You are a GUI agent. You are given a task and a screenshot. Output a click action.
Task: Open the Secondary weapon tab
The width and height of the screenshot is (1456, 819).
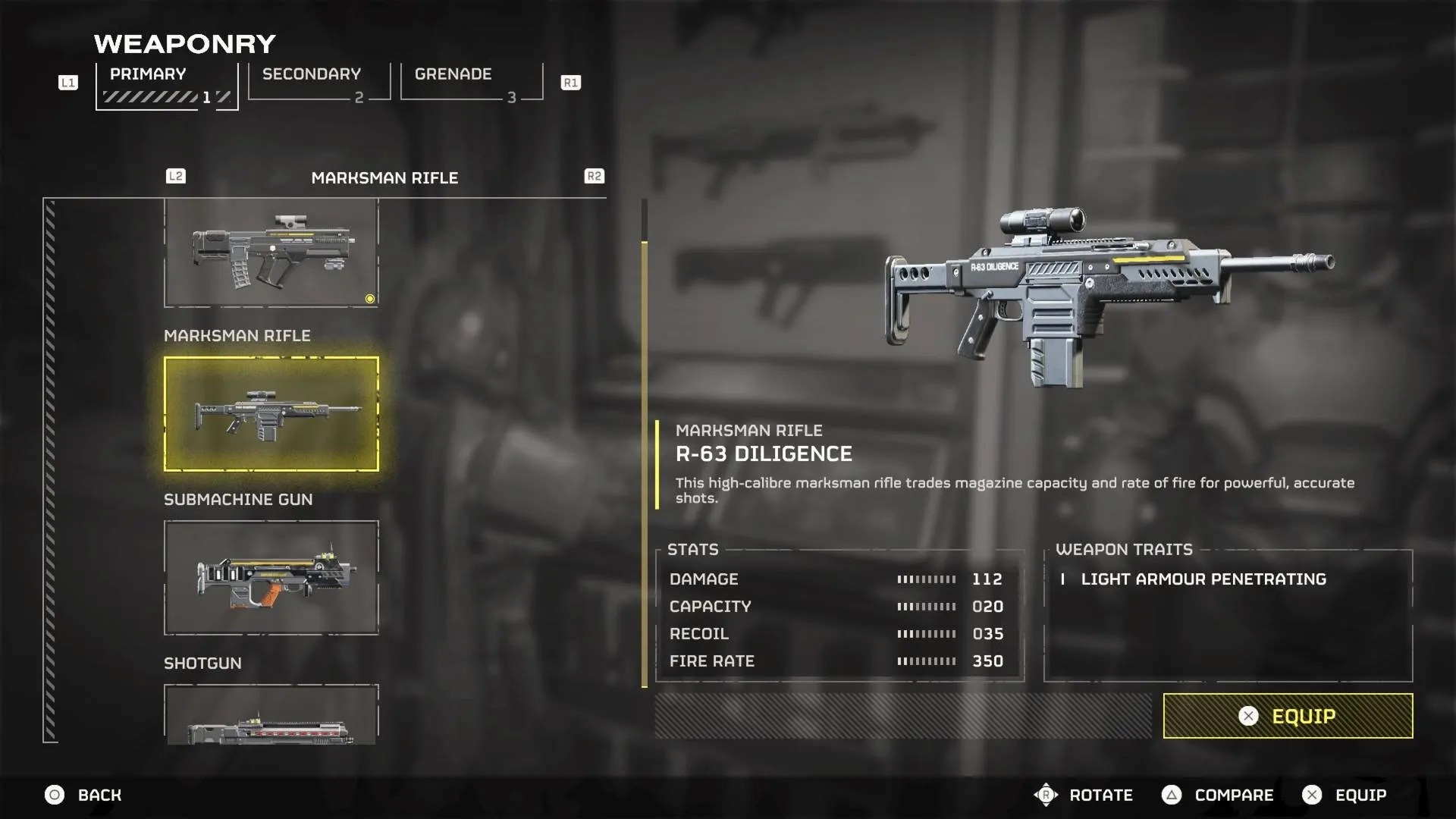318,82
